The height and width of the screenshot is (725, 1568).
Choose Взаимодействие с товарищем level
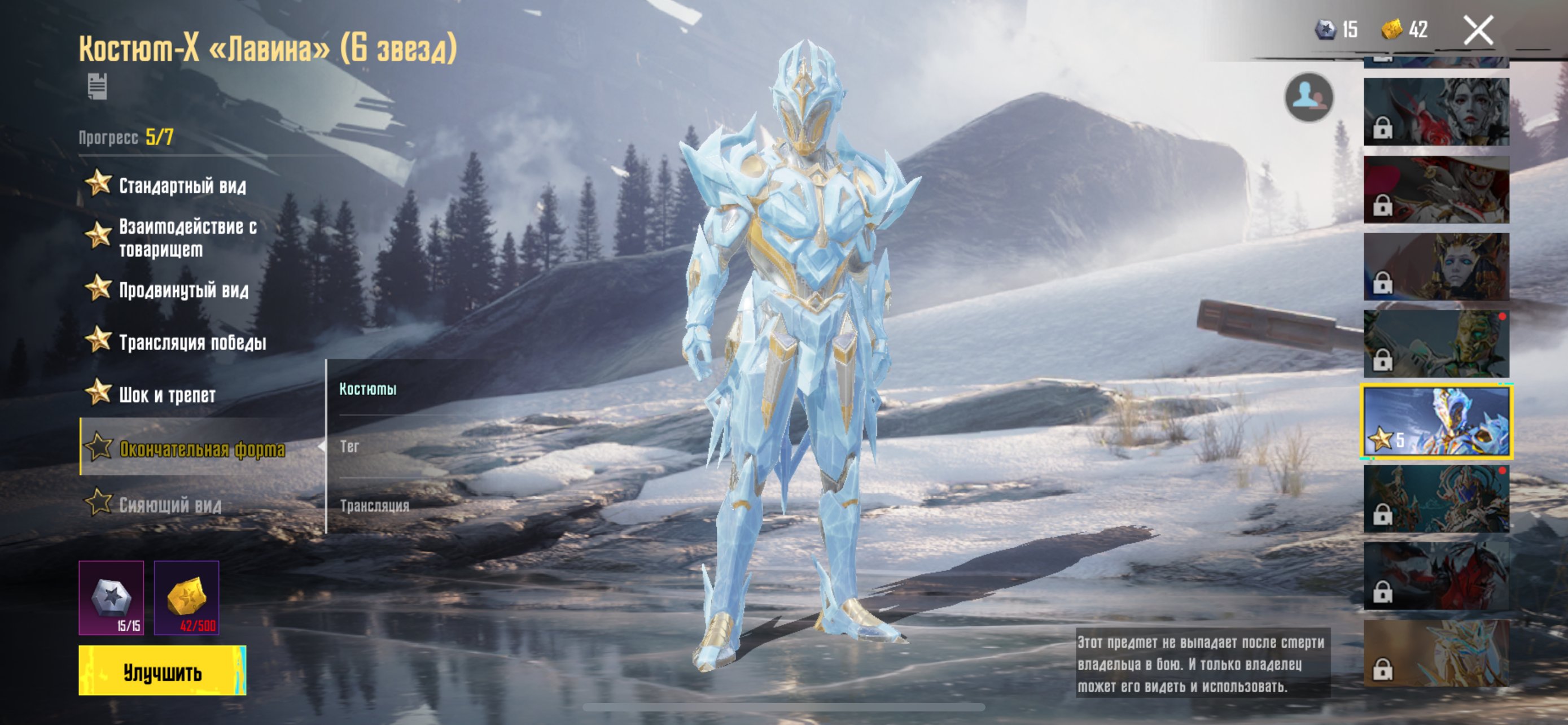[187, 237]
